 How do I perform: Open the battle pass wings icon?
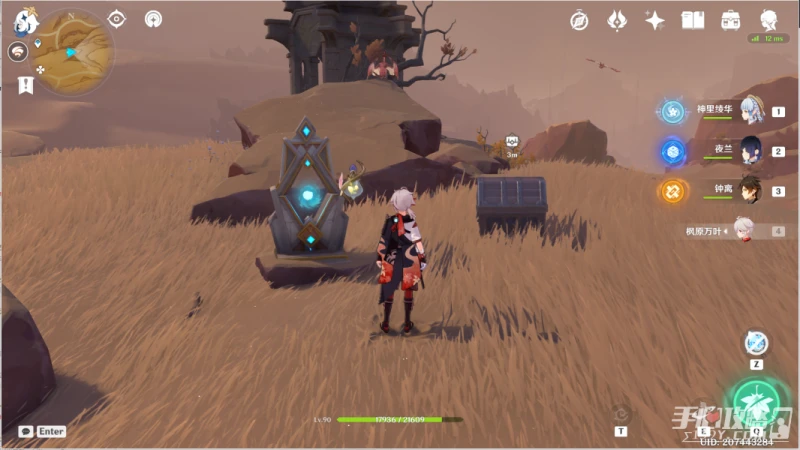pos(618,20)
